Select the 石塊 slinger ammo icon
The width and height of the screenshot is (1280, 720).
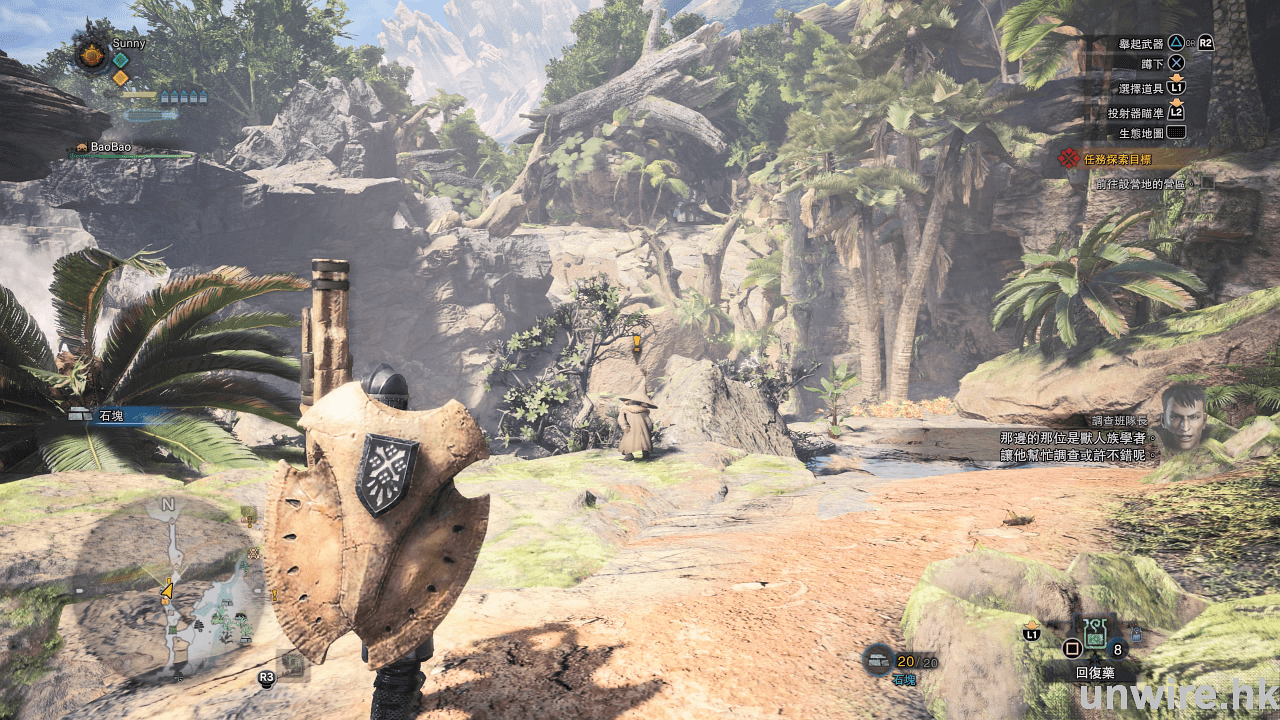[x=880, y=659]
